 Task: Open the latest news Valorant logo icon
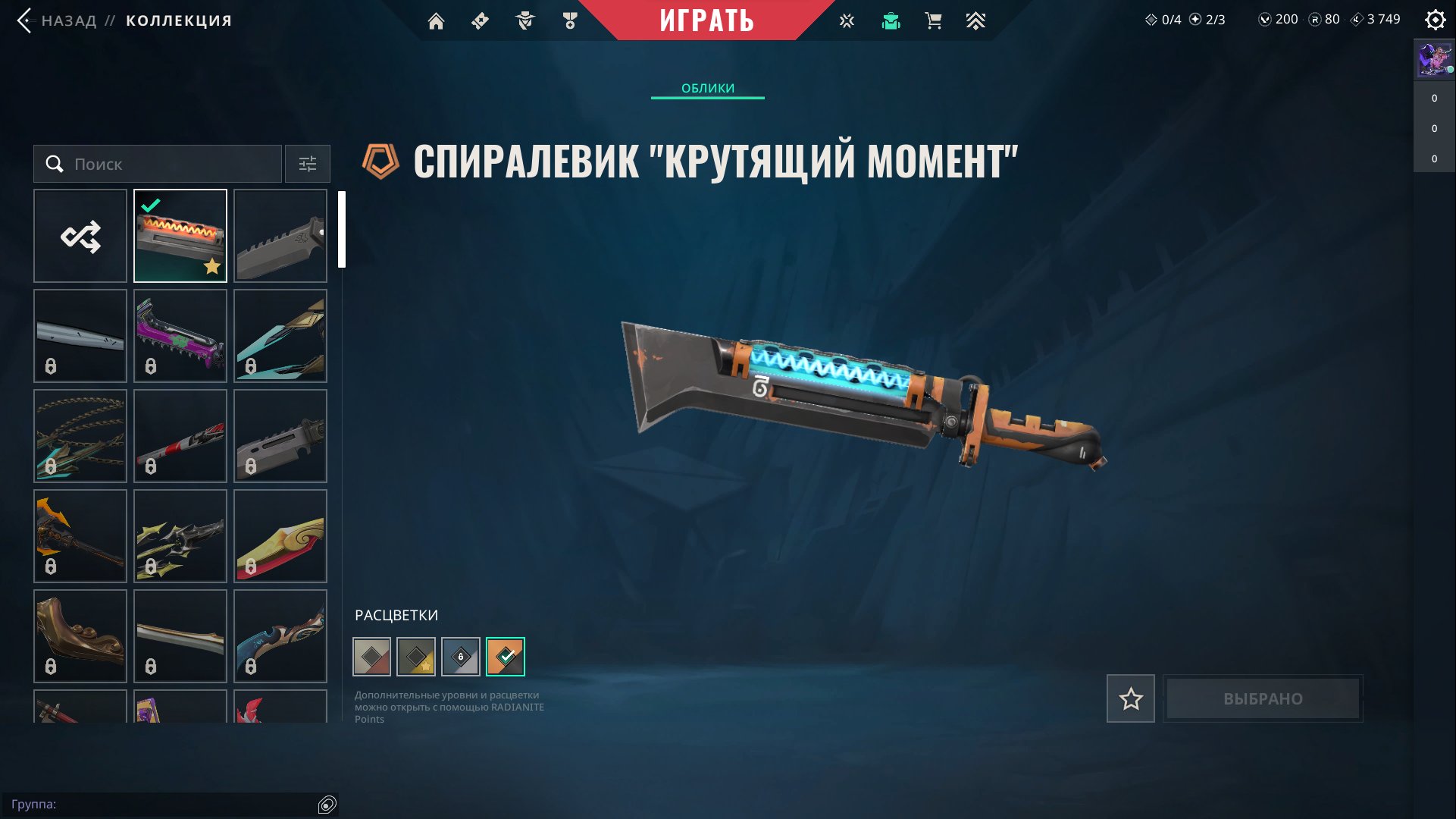click(845, 20)
